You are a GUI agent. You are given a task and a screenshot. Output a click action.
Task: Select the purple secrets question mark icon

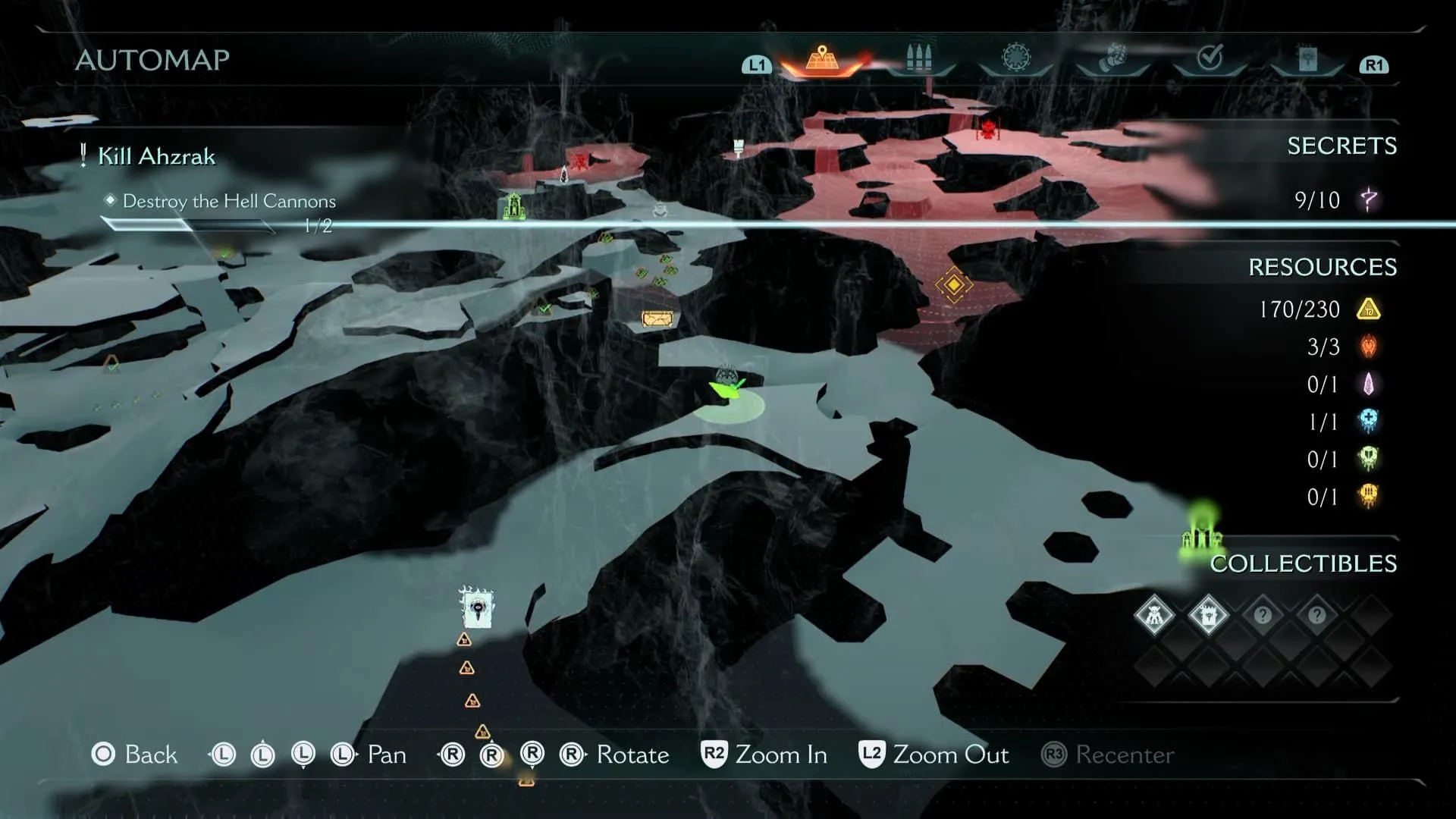1369,200
